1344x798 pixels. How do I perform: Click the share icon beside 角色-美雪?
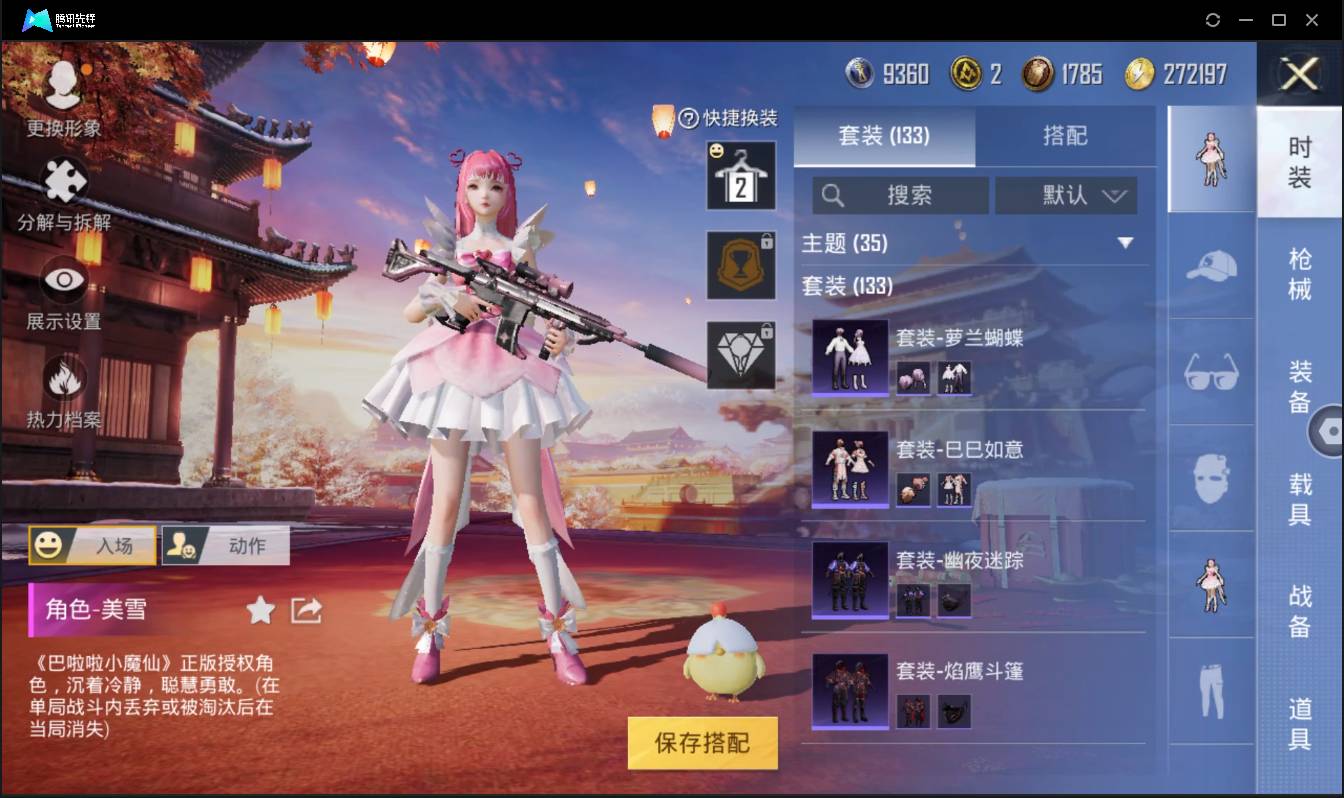point(306,608)
